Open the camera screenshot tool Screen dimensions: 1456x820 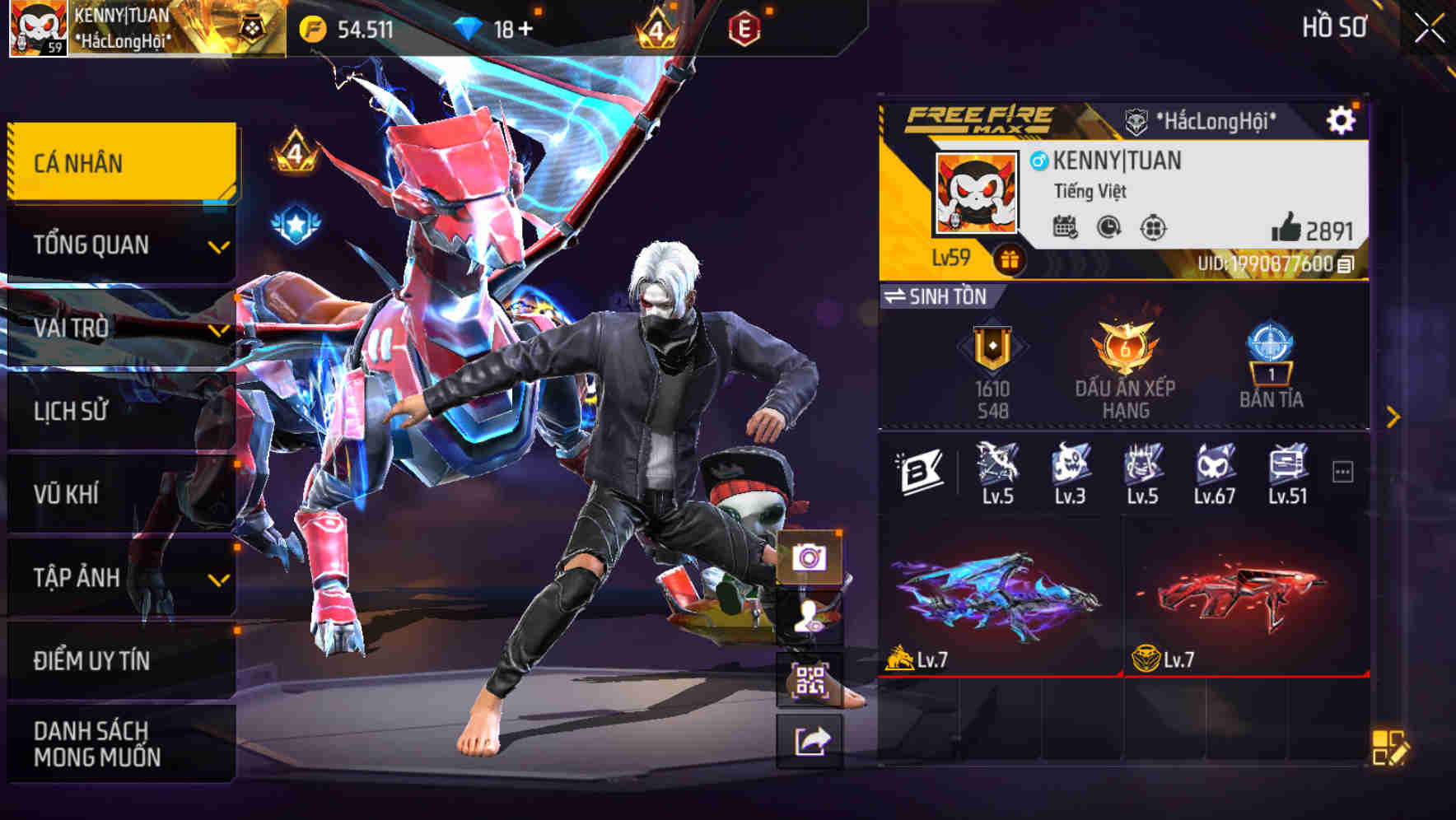[x=811, y=557]
